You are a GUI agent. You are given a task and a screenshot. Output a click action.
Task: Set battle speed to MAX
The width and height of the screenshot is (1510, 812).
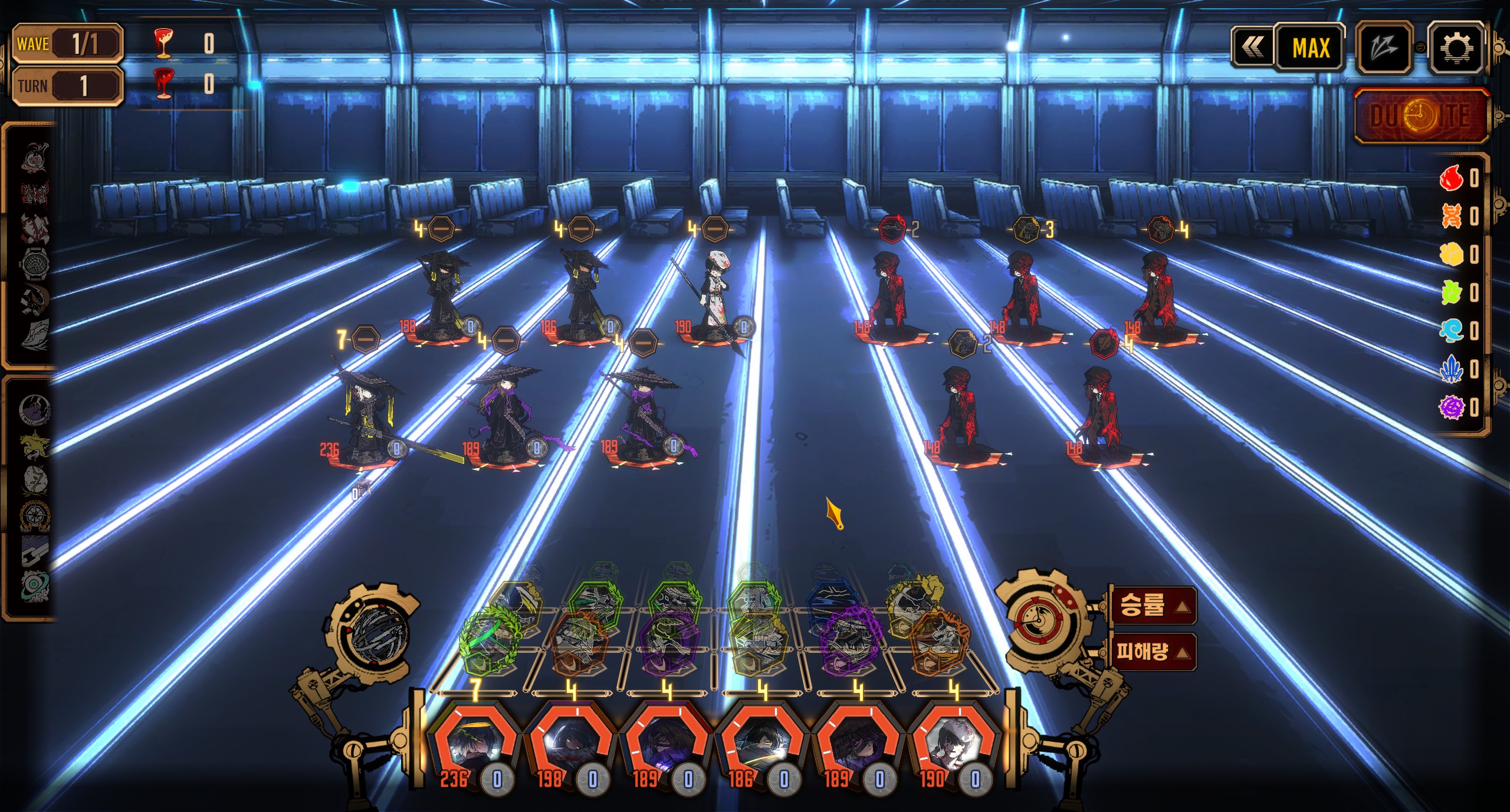[x=1311, y=48]
